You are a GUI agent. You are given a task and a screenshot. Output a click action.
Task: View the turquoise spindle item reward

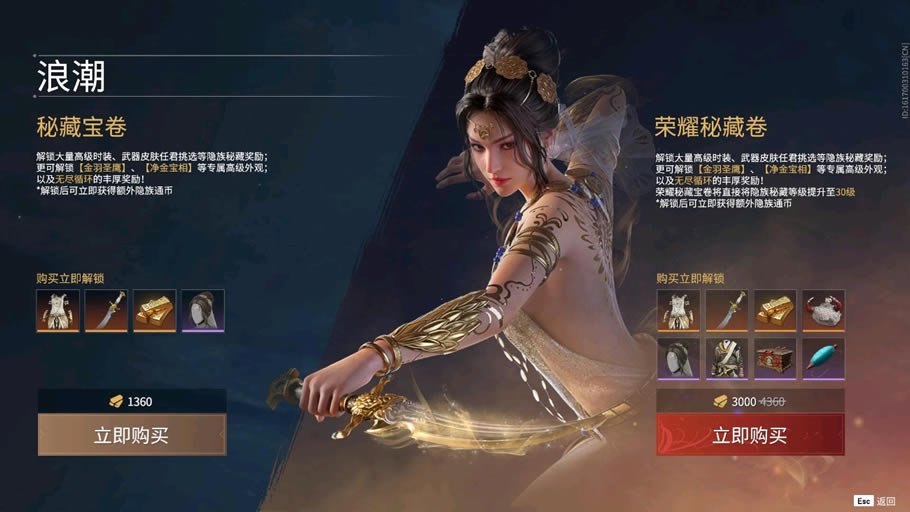[823, 359]
